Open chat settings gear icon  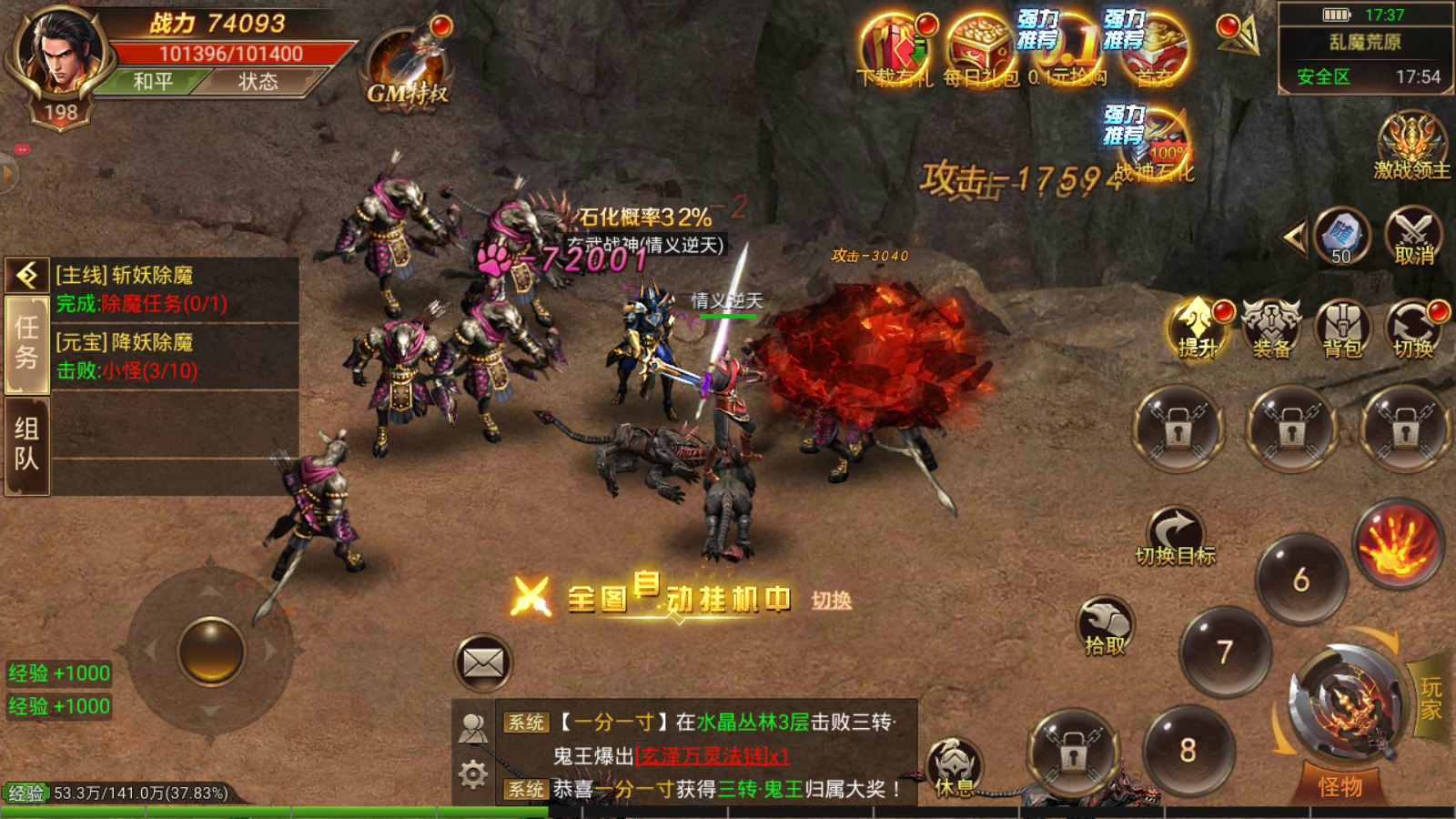473,774
